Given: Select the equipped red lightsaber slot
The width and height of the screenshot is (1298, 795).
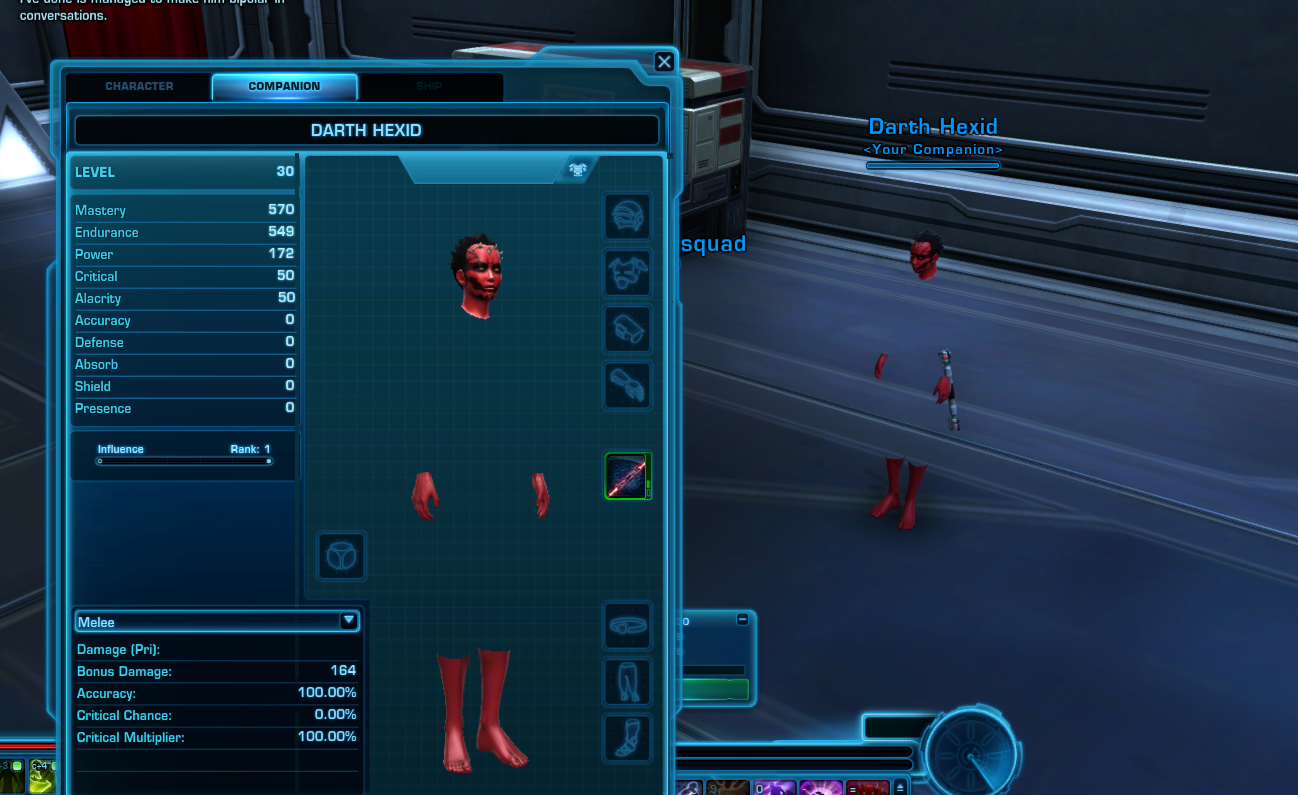Looking at the screenshot, I should (x=628, y=476).
